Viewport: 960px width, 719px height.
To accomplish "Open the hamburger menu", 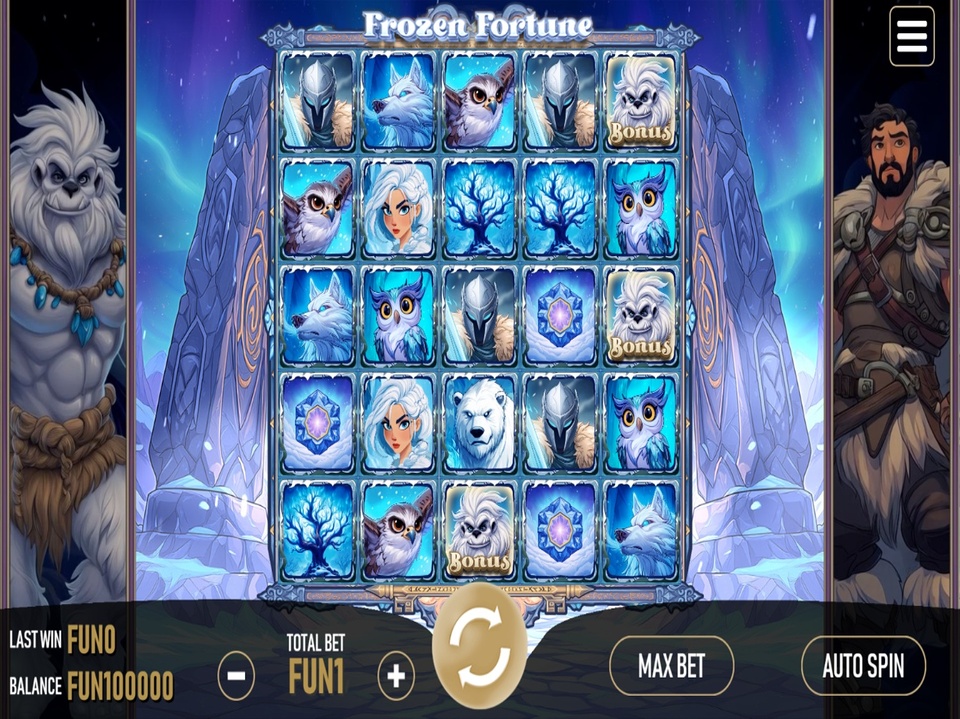I will pyautogui.click(x=912, y=36).
